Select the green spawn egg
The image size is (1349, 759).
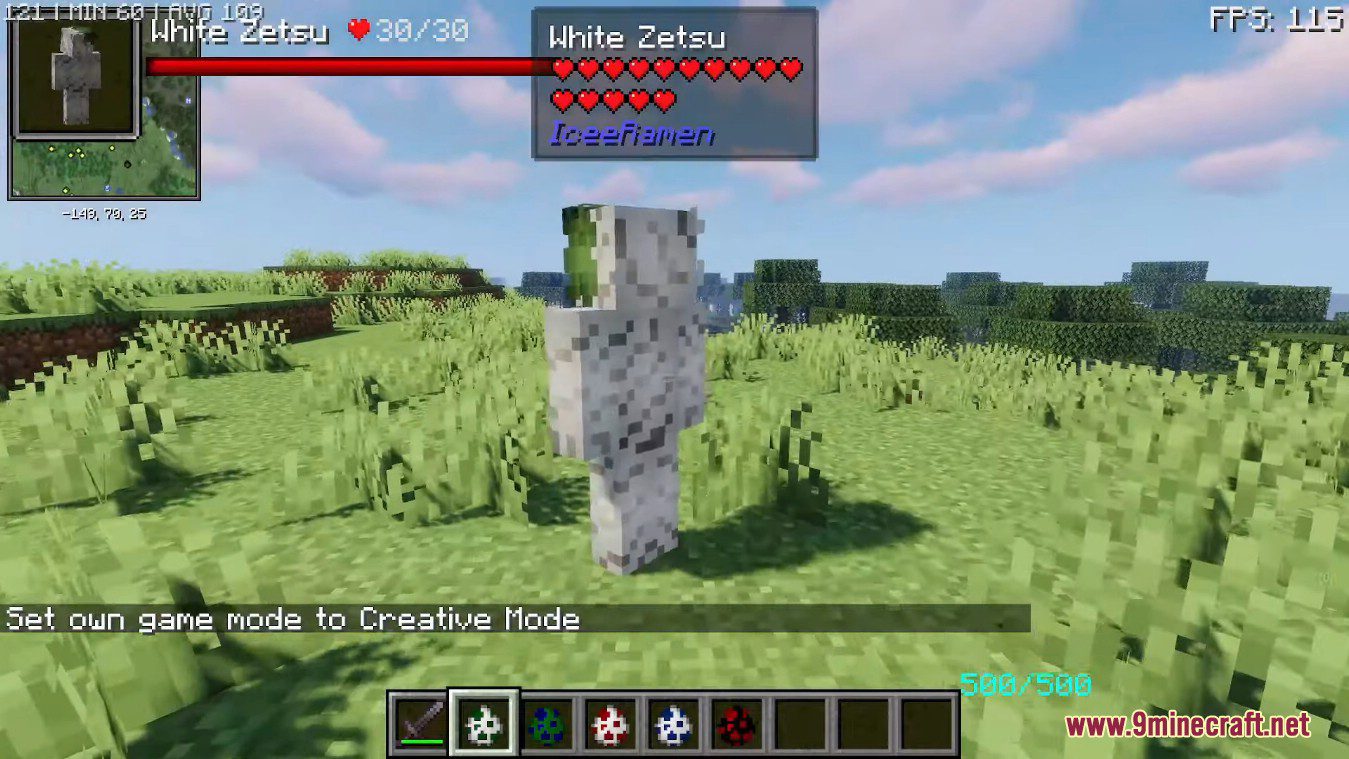pos(545,722)
